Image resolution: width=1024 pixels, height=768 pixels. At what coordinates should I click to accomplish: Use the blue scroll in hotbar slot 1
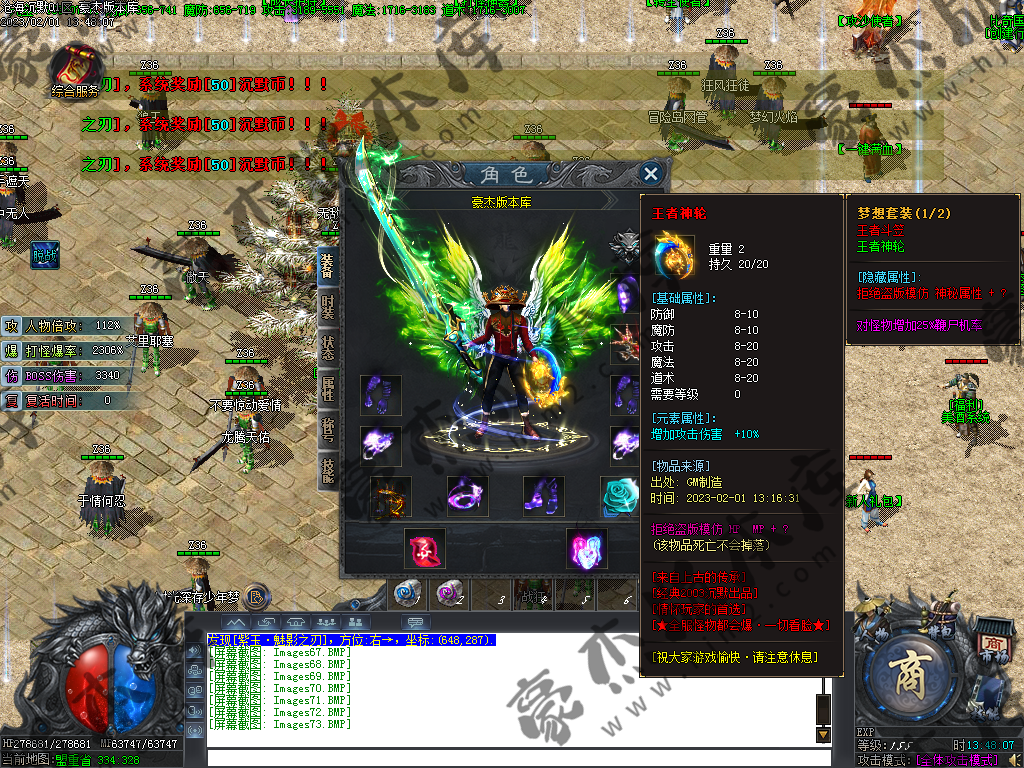pos(408,594)
